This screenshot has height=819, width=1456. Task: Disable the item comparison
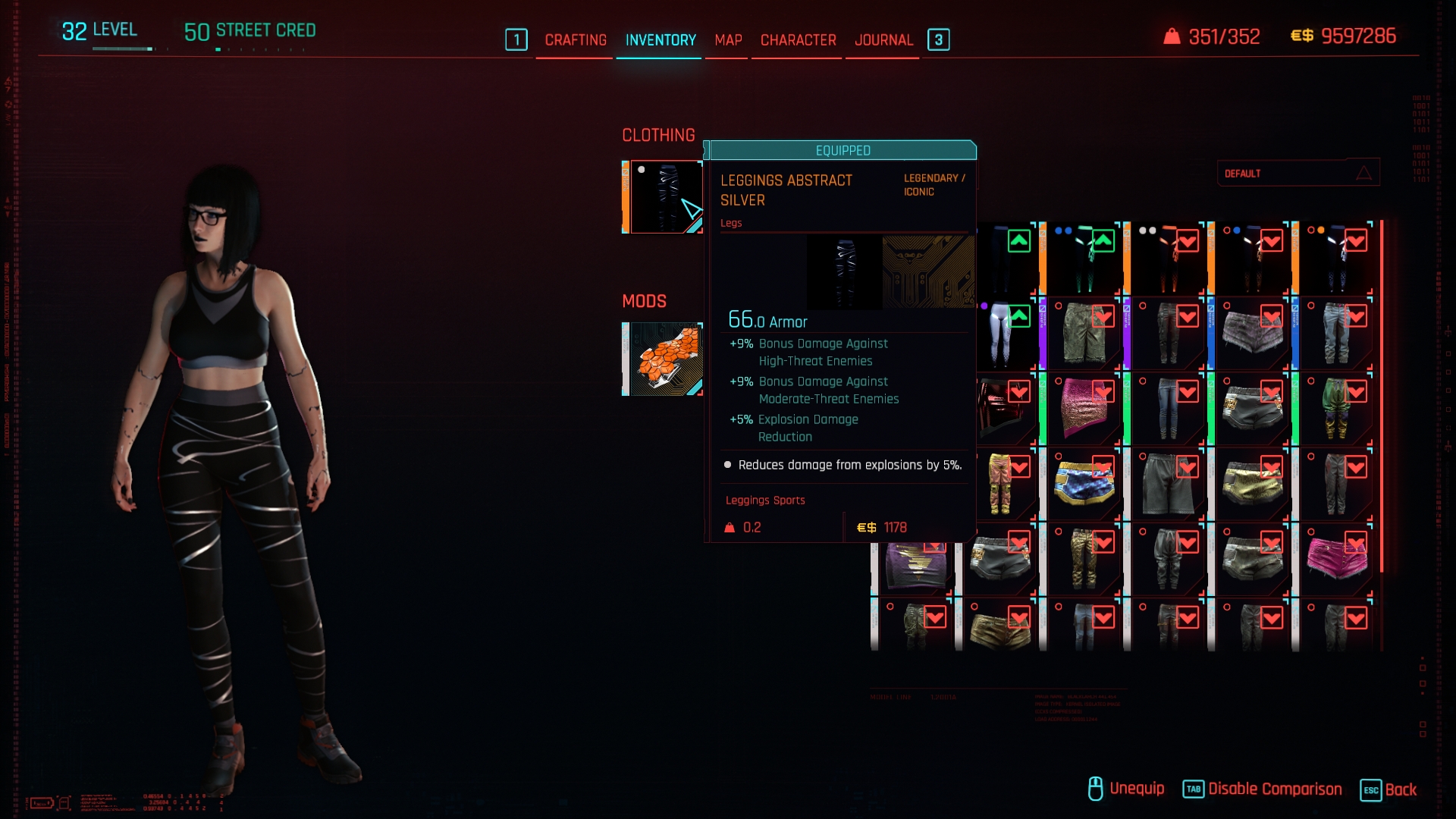[x=1263, y=789]
